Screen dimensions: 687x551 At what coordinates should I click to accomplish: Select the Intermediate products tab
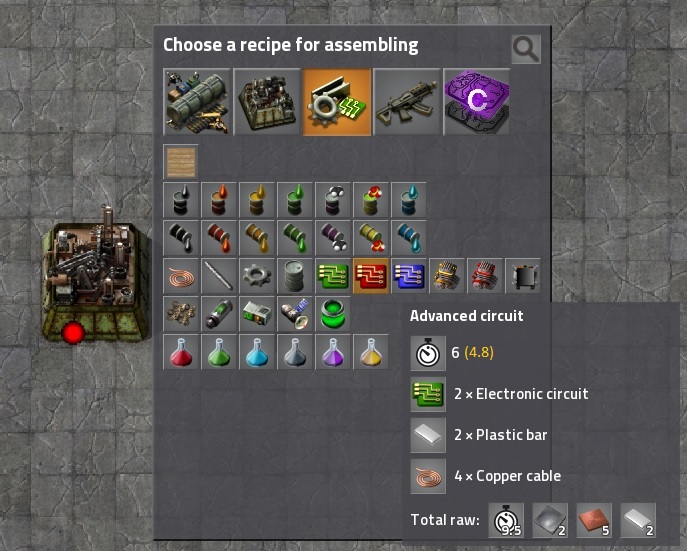tap(337, 101)
